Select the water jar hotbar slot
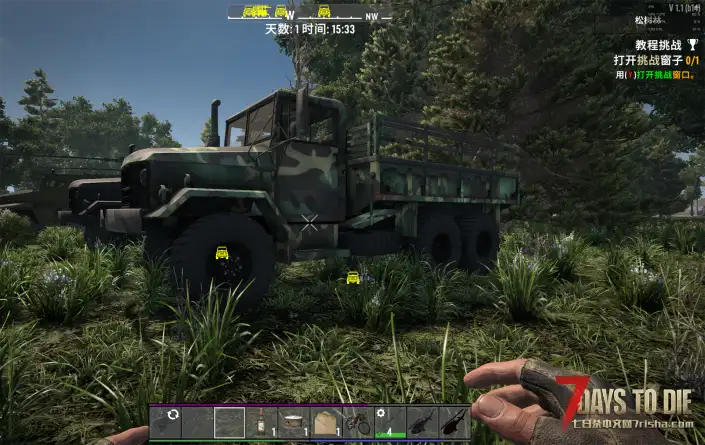This screenshot has width=705, height=445. pos(262,422)
